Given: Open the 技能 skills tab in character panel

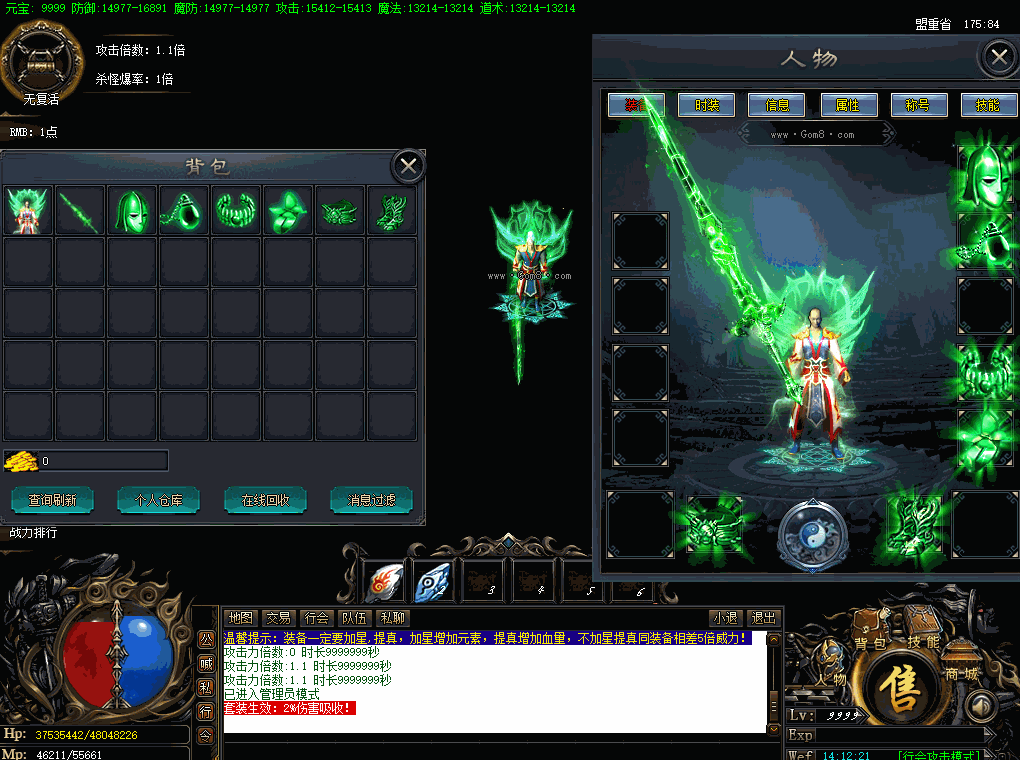Looking at the screenshot, I should point(988,105).
